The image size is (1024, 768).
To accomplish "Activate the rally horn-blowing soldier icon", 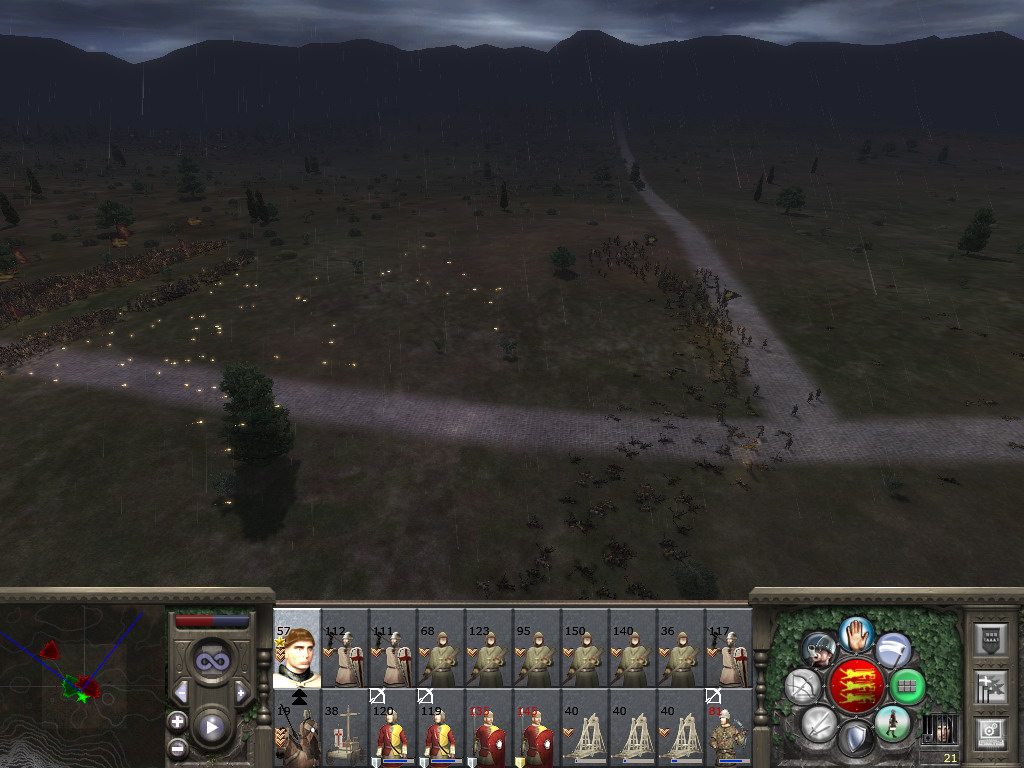I will pyautogui.click(x=820, y=649).
